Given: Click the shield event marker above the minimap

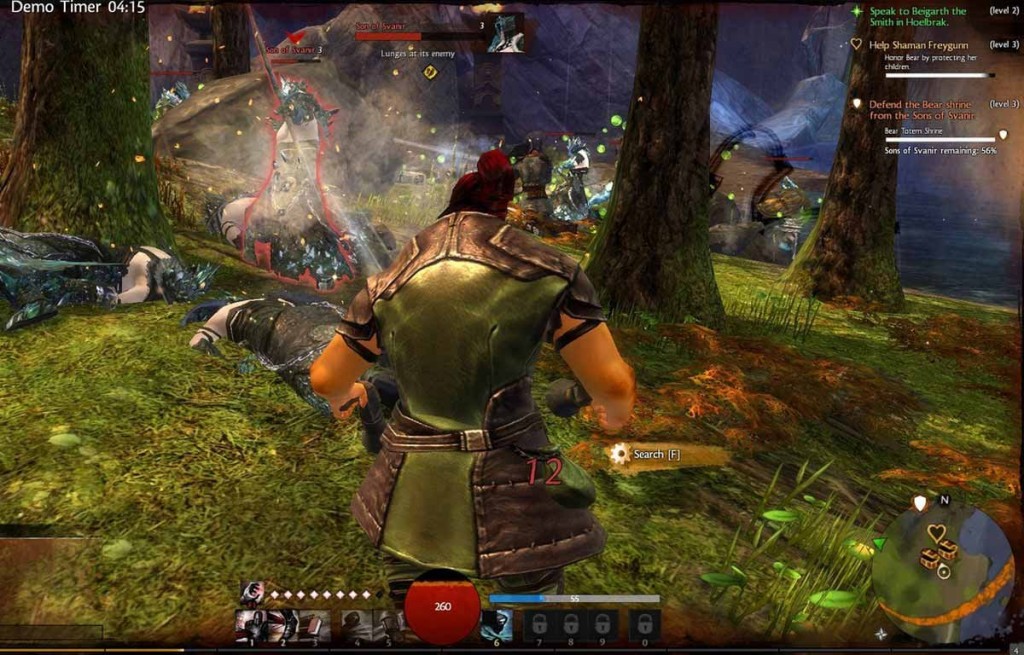Looking at the screenshot, I should coord(920,502).
